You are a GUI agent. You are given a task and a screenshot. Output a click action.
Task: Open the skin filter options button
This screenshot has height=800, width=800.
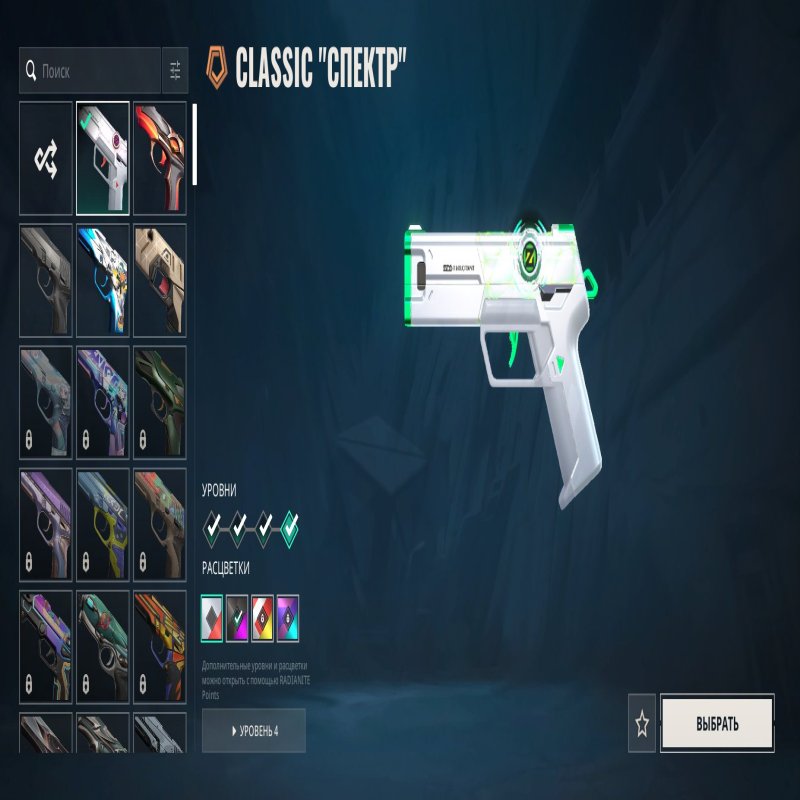click(x=175, y=71)
